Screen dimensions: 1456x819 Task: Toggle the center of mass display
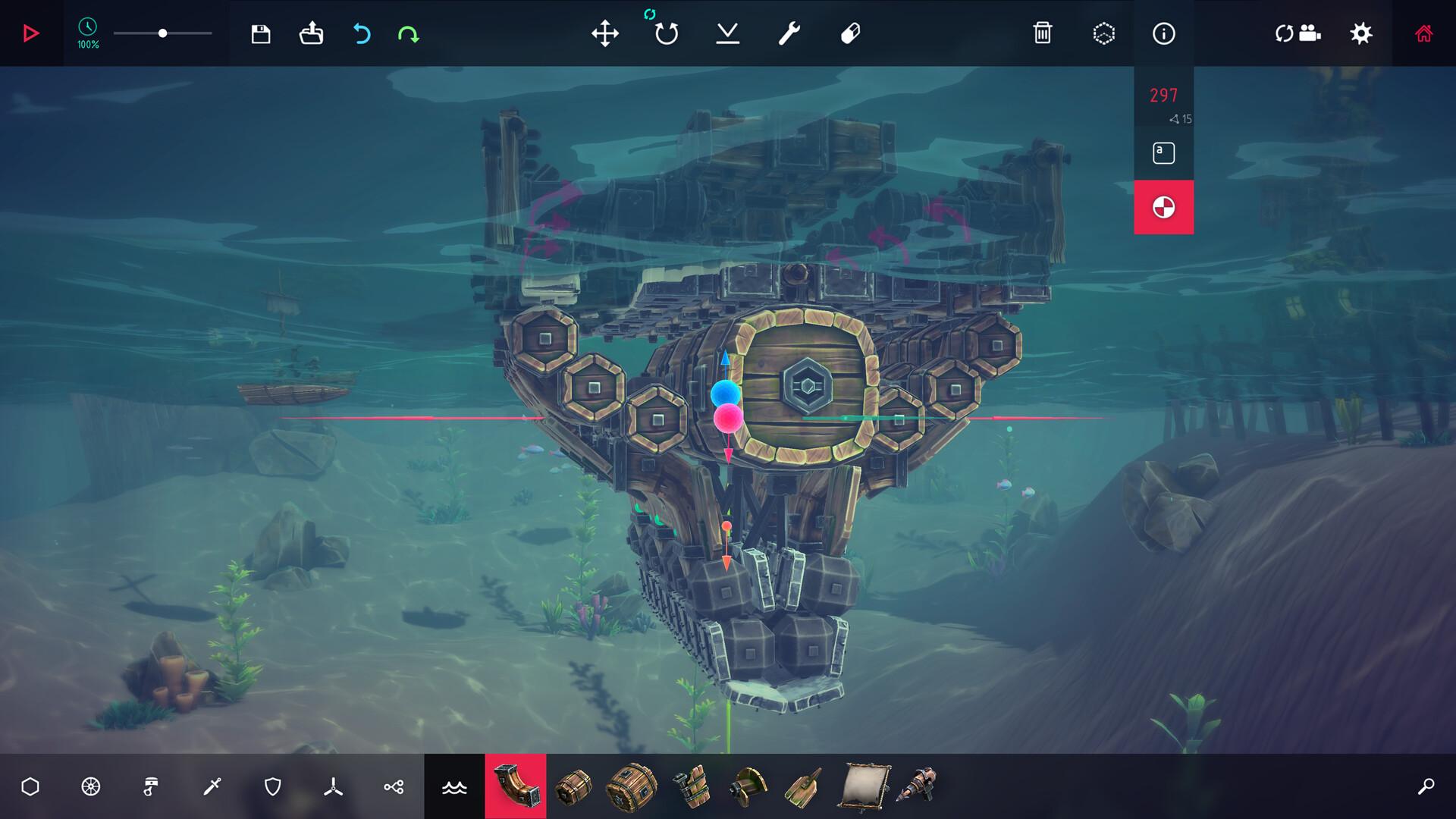click(x=1164, y=206)
